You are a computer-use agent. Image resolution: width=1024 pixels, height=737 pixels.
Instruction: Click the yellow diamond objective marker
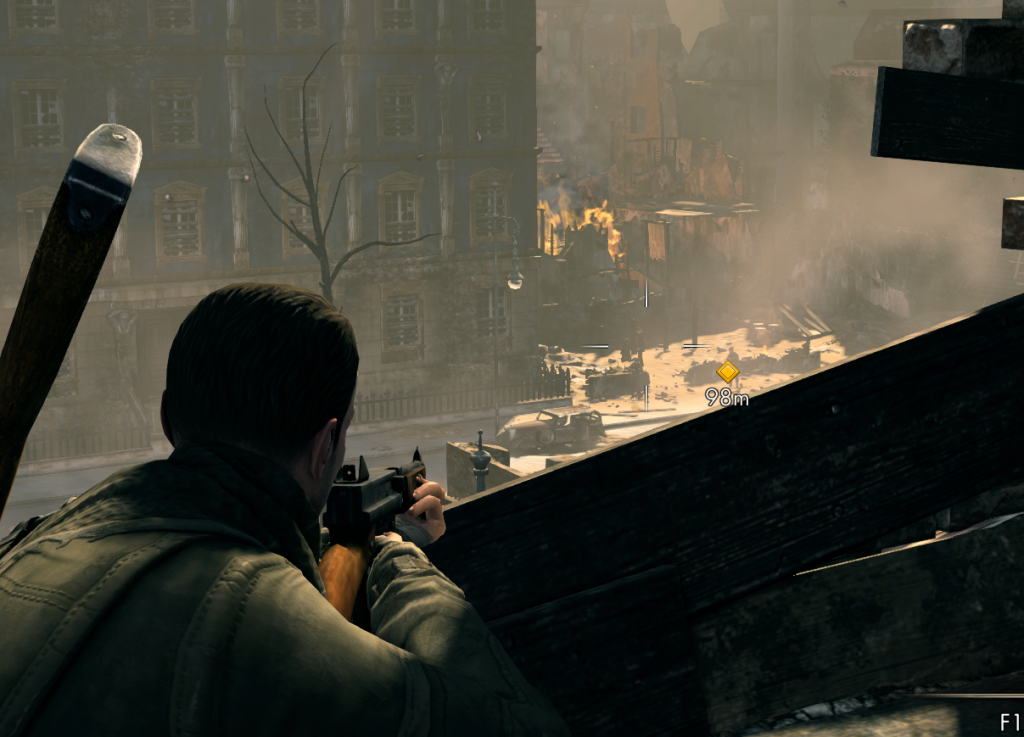click(x=727, y=372)
